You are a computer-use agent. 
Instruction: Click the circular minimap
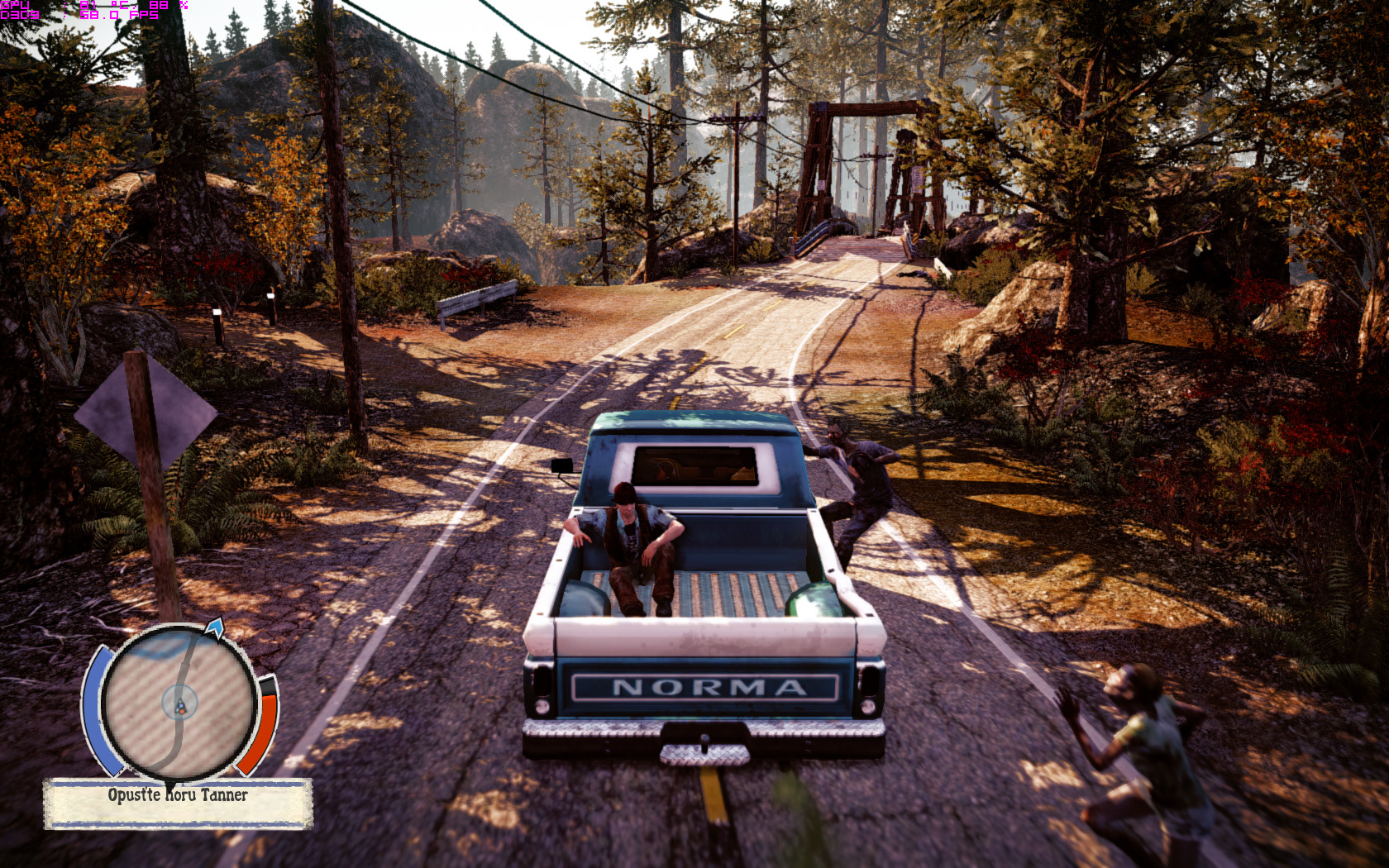click(x=179, y=703)
